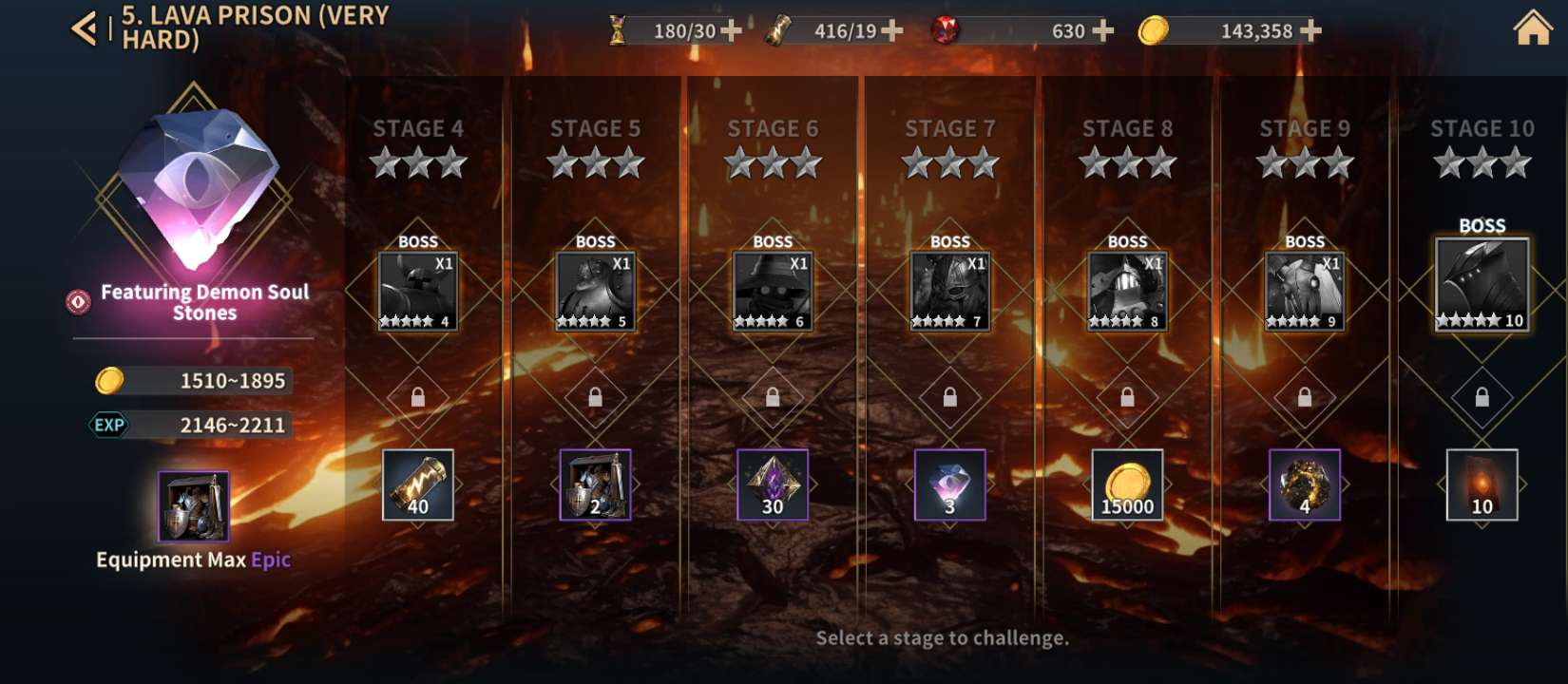
Task: Add more gold coins with plus
Action: click(x=1310, y=31)
